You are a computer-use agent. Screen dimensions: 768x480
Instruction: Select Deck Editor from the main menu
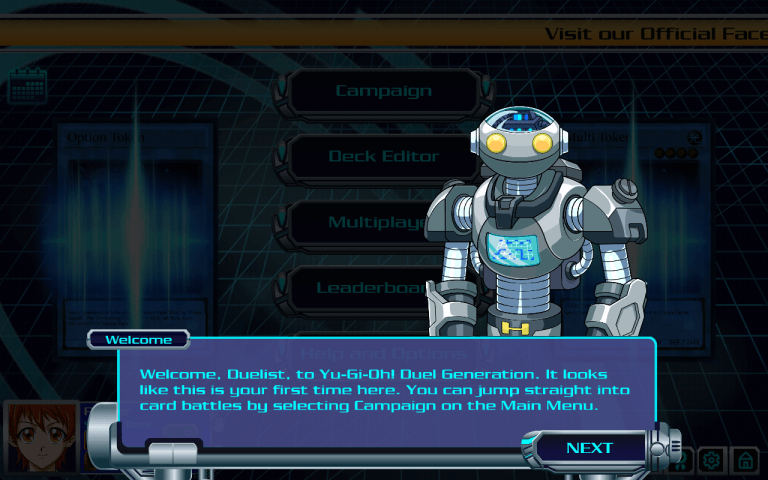pos(383,156)
